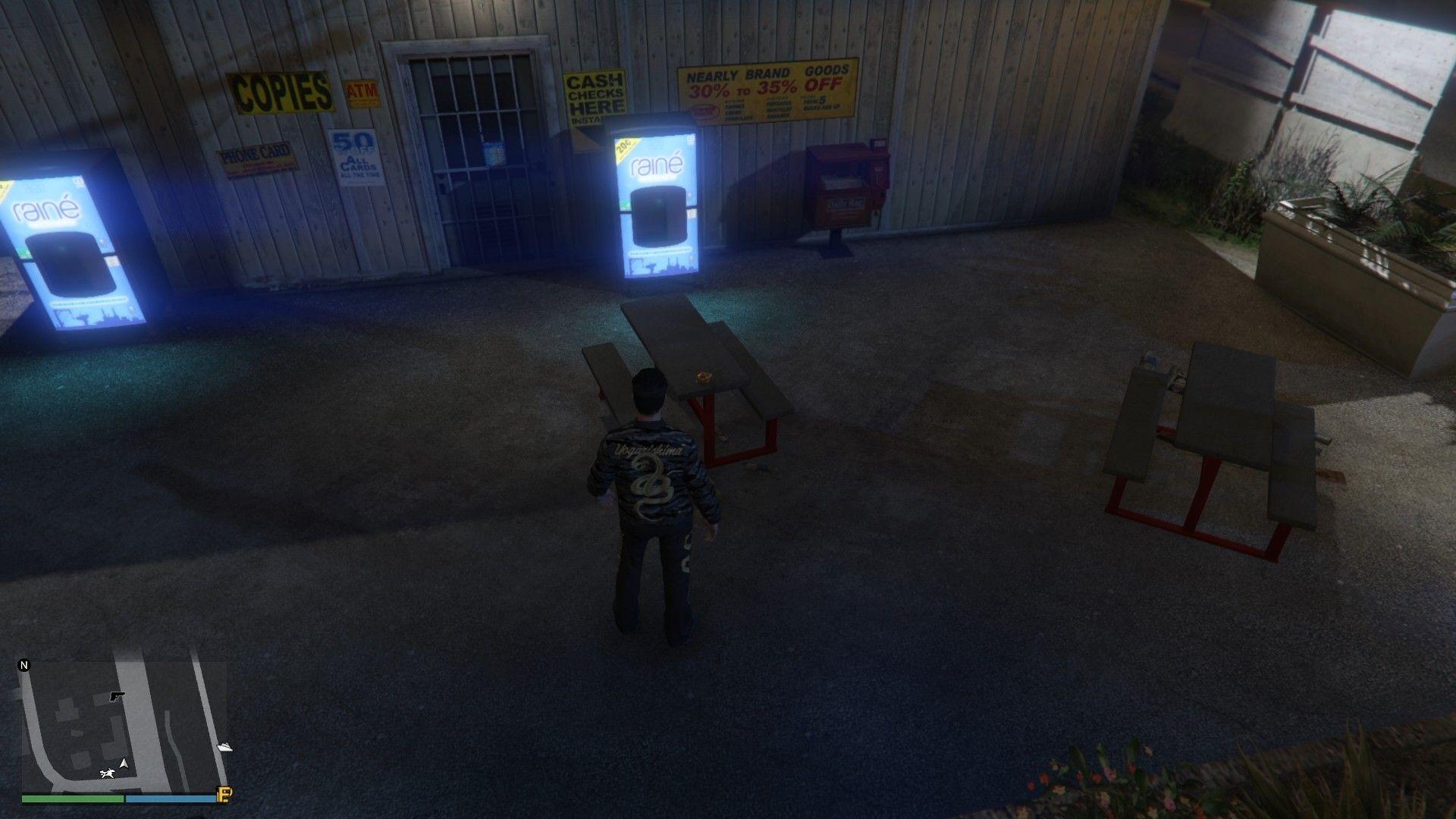Click the white arrow waypoint on the minimap
This screenshot has width=1456, height=819.
click(x=224, y=747)
